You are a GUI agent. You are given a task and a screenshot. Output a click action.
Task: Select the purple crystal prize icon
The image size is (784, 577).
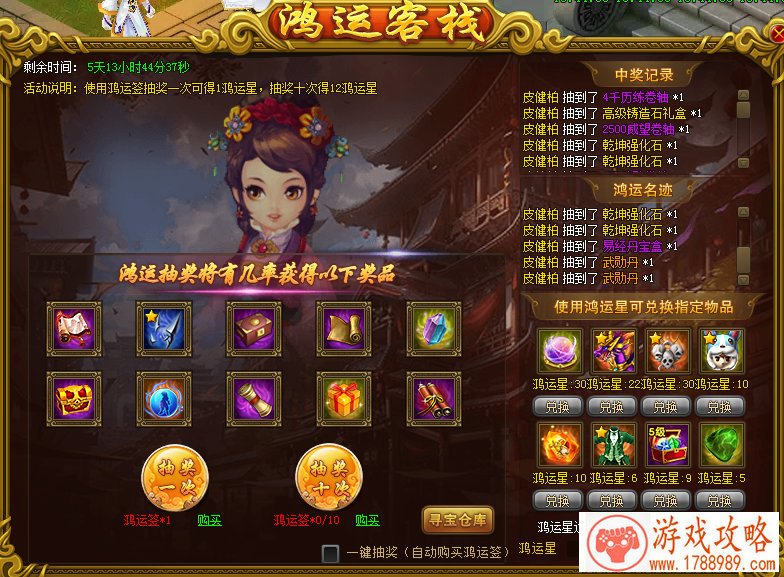click(x=434, y=327)
